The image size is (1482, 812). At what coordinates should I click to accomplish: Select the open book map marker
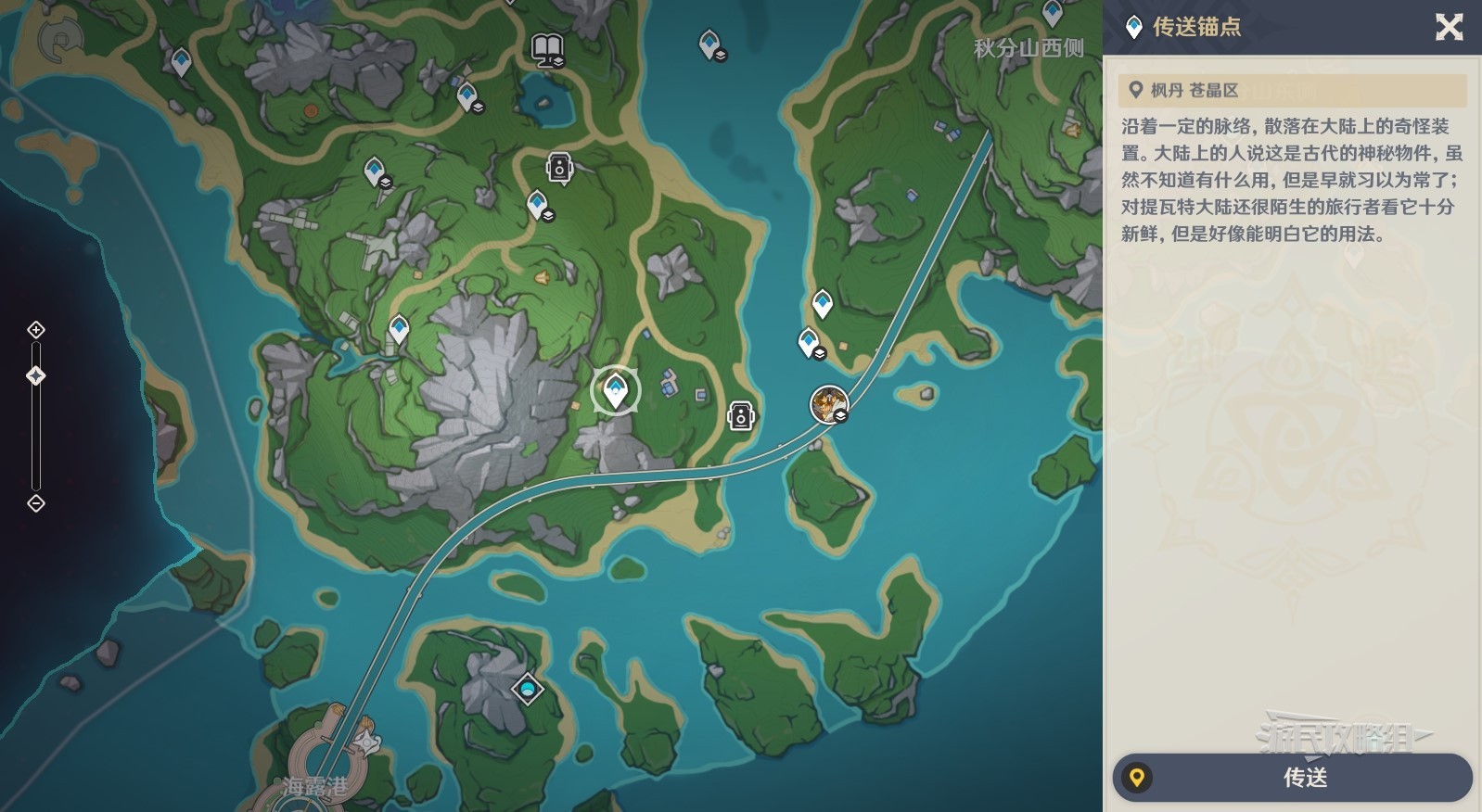coord(547,49)
